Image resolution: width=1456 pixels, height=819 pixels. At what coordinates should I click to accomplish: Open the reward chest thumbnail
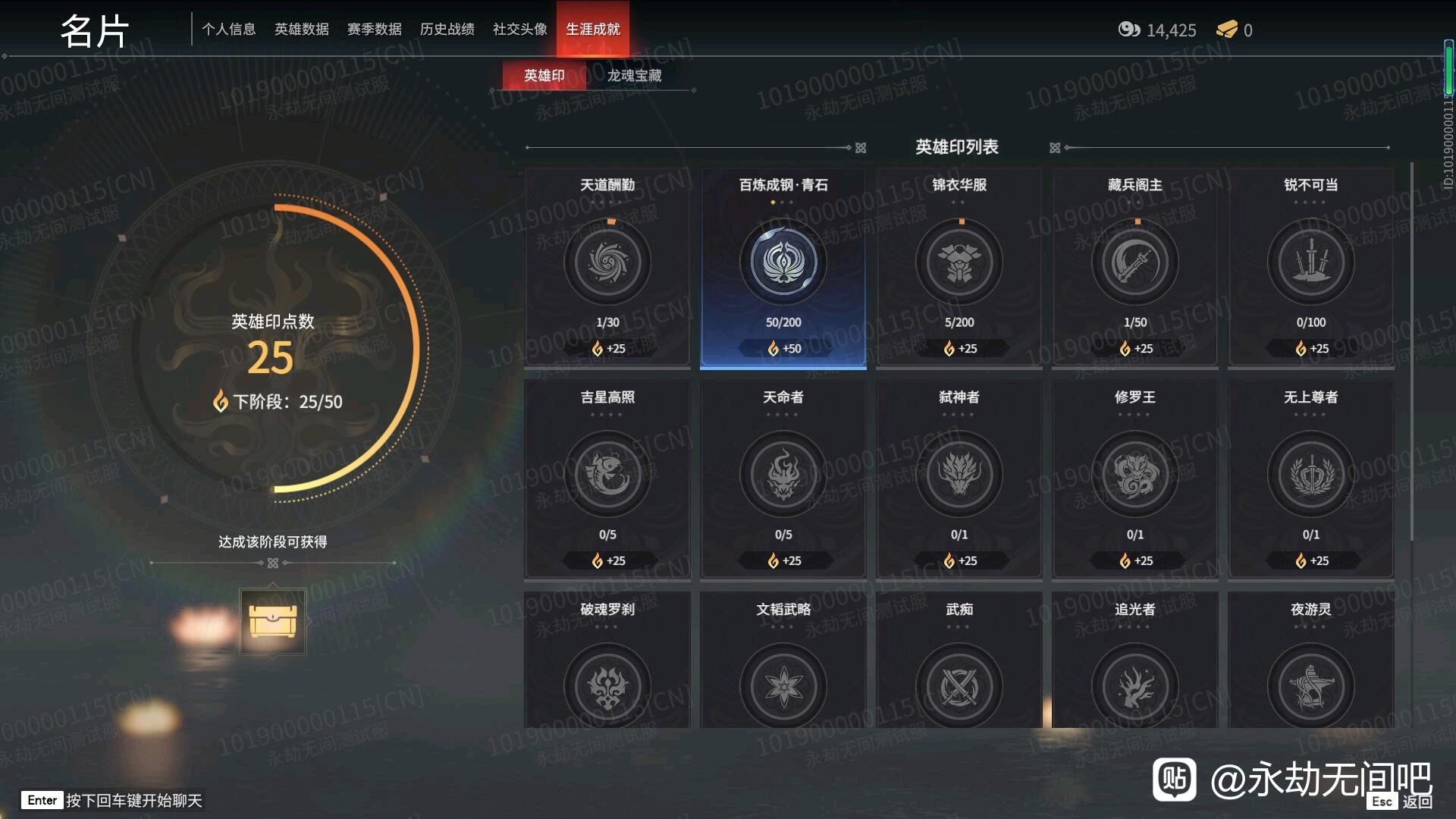[x=273, y=620]
